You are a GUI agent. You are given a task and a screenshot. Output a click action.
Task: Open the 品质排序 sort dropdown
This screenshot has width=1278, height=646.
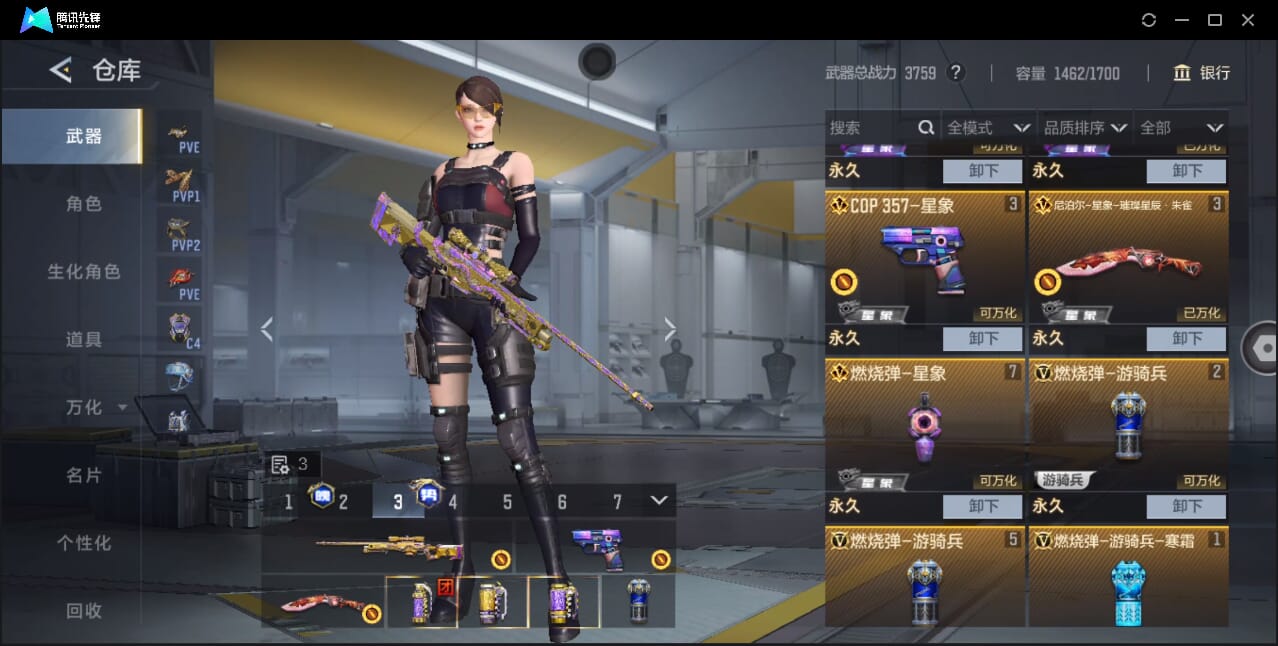click(x=1085, y=128)
